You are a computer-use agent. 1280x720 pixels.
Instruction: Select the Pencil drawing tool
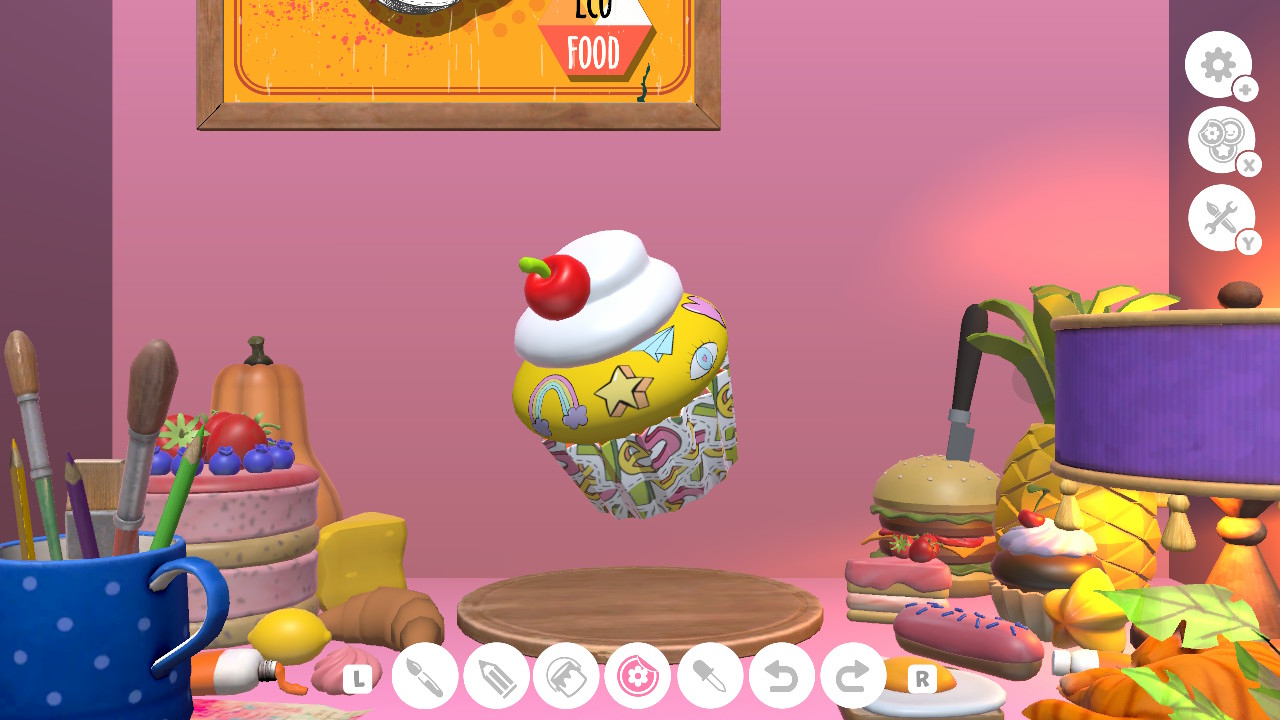tap(495, 675)
